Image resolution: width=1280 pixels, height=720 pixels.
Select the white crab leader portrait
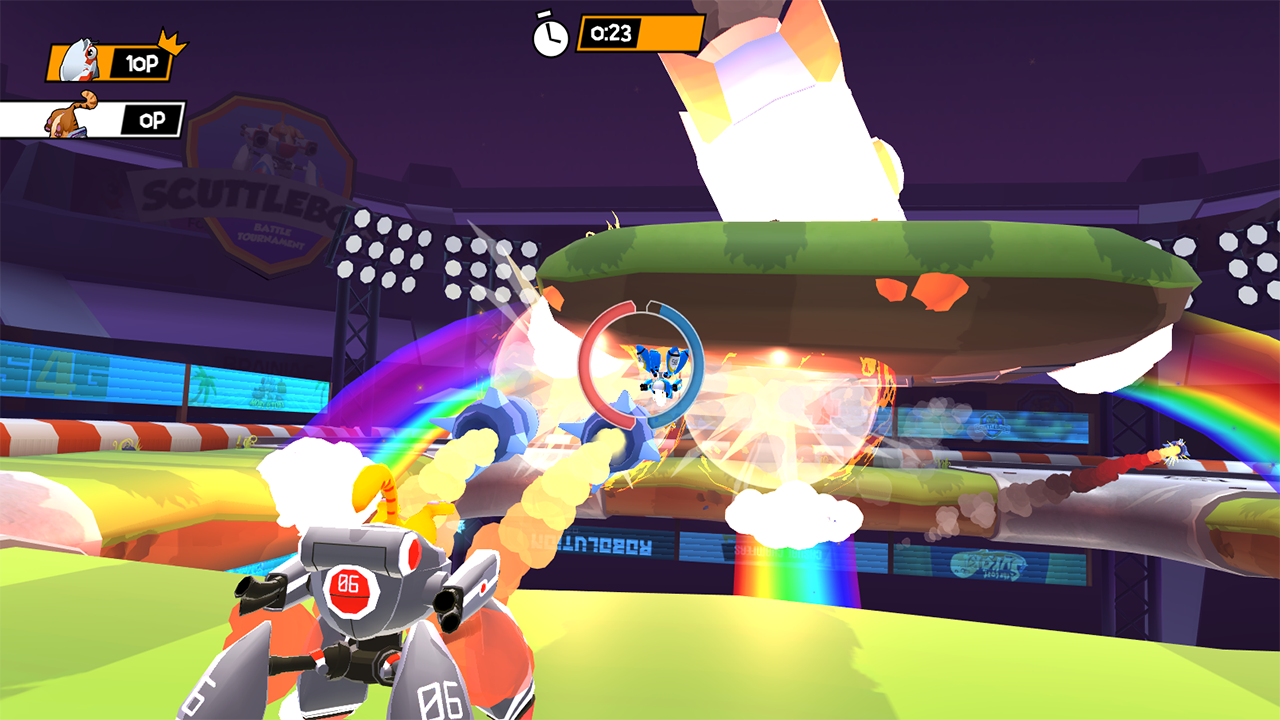point(80,63)
